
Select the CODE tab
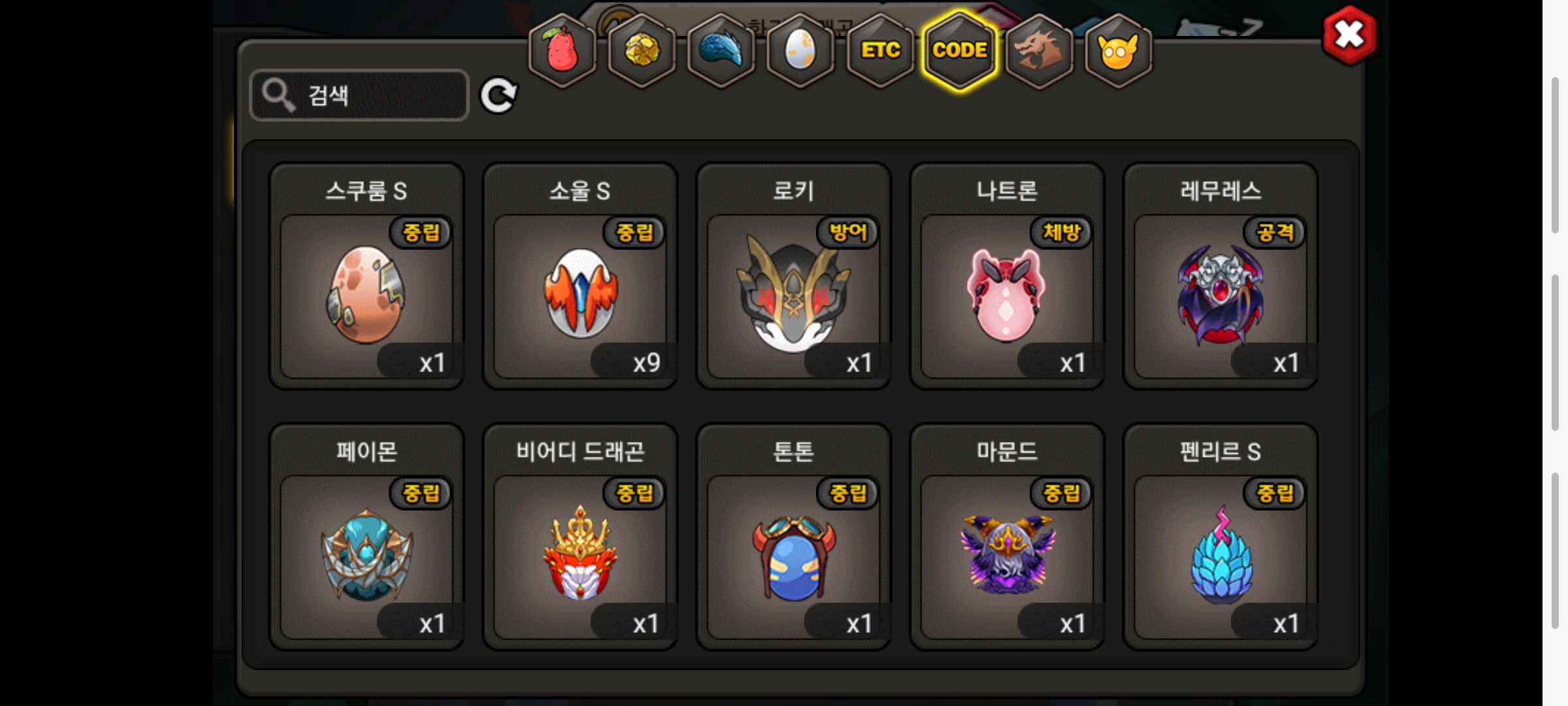(x=960, y=51)
